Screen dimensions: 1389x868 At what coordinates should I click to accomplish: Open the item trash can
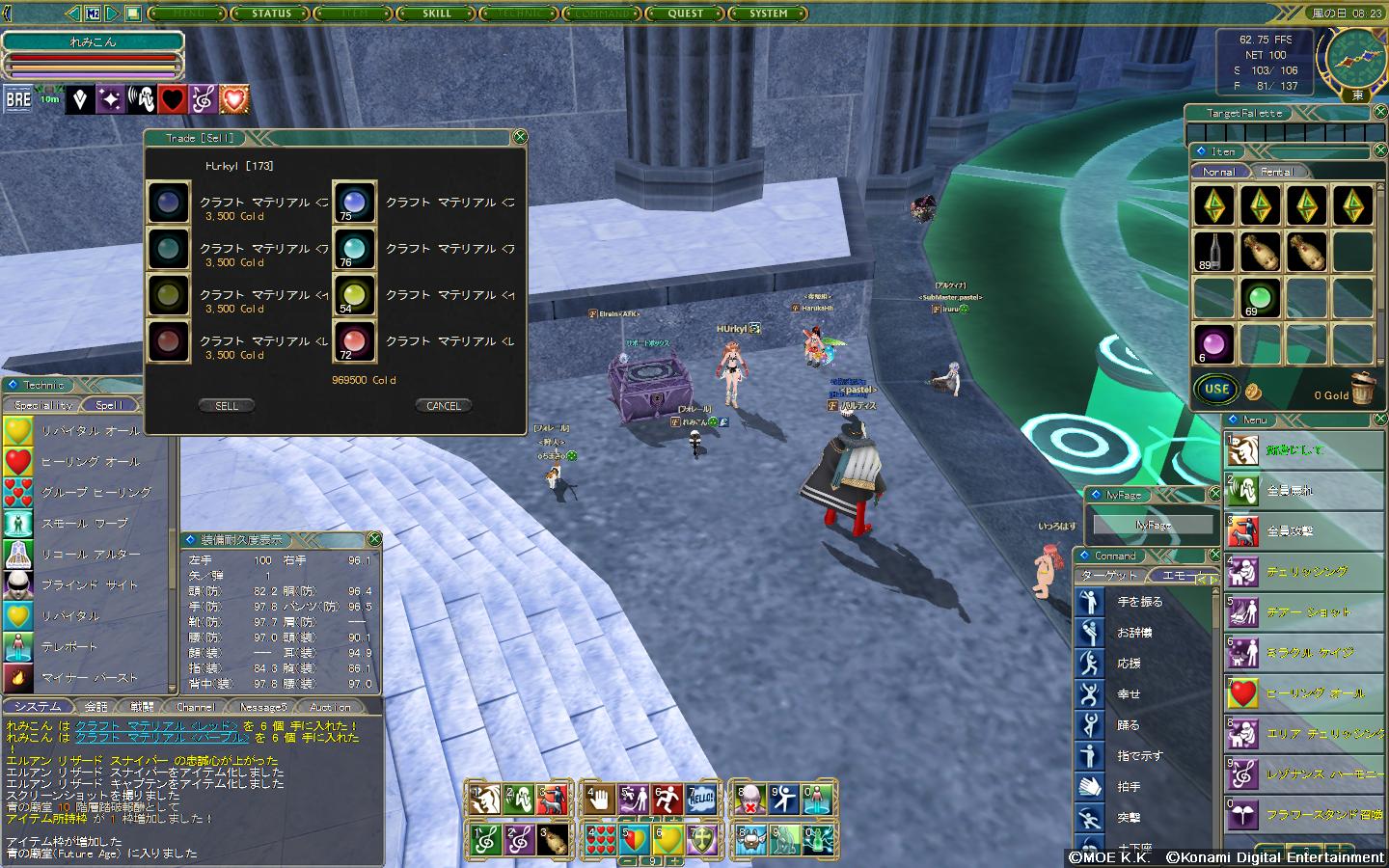click(x=1361, y=389)
